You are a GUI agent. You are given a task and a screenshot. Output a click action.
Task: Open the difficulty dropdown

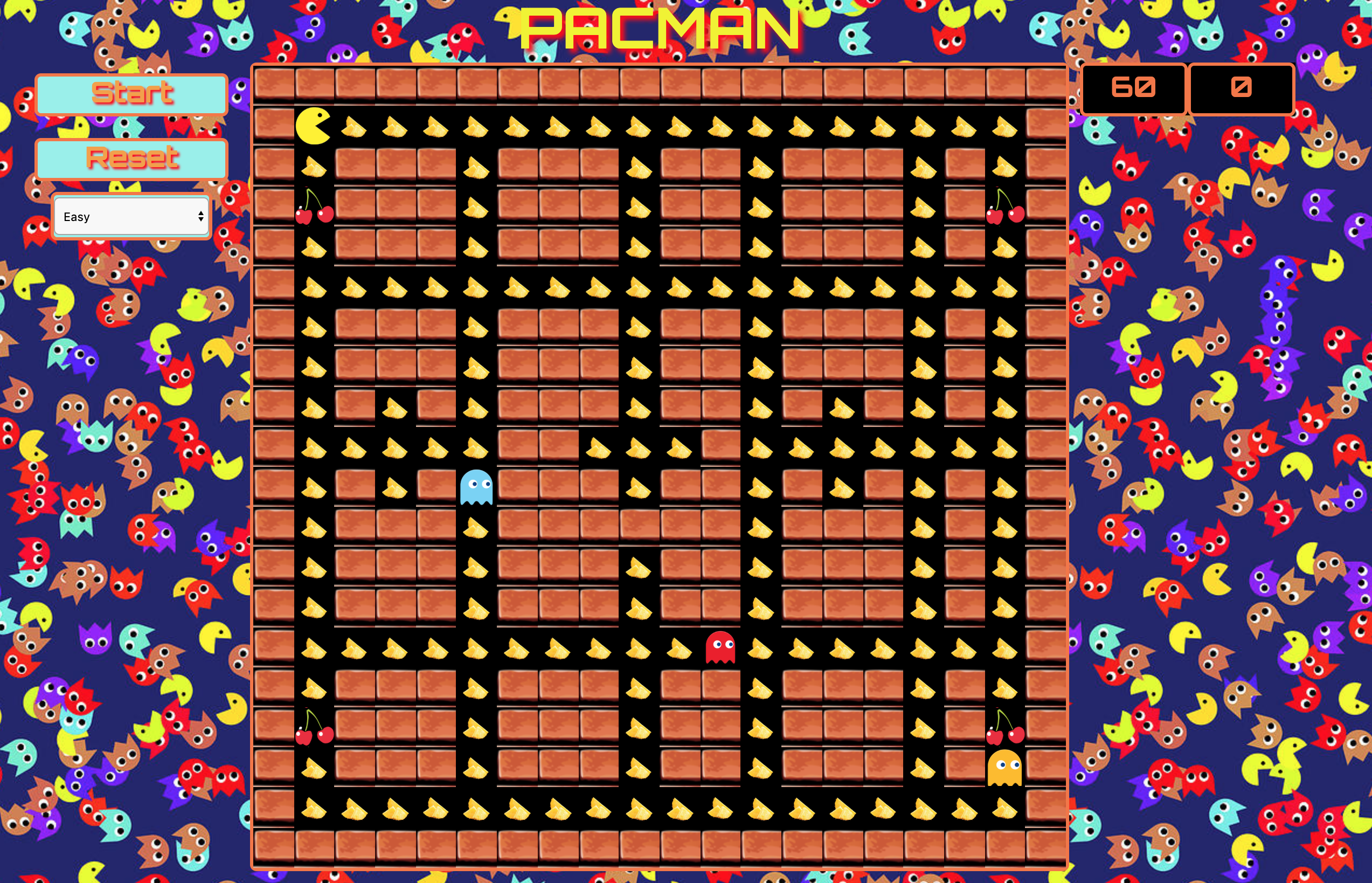131,216
